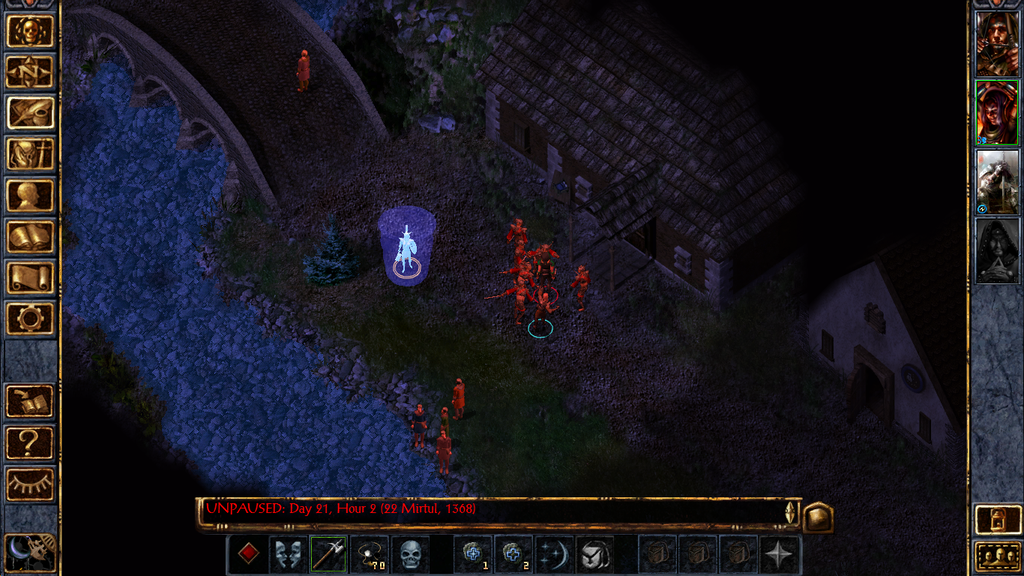Image resolution: width=1024 pixels, height=576 pixels.
Task: Open the character record bust icon
Action: 30,195
